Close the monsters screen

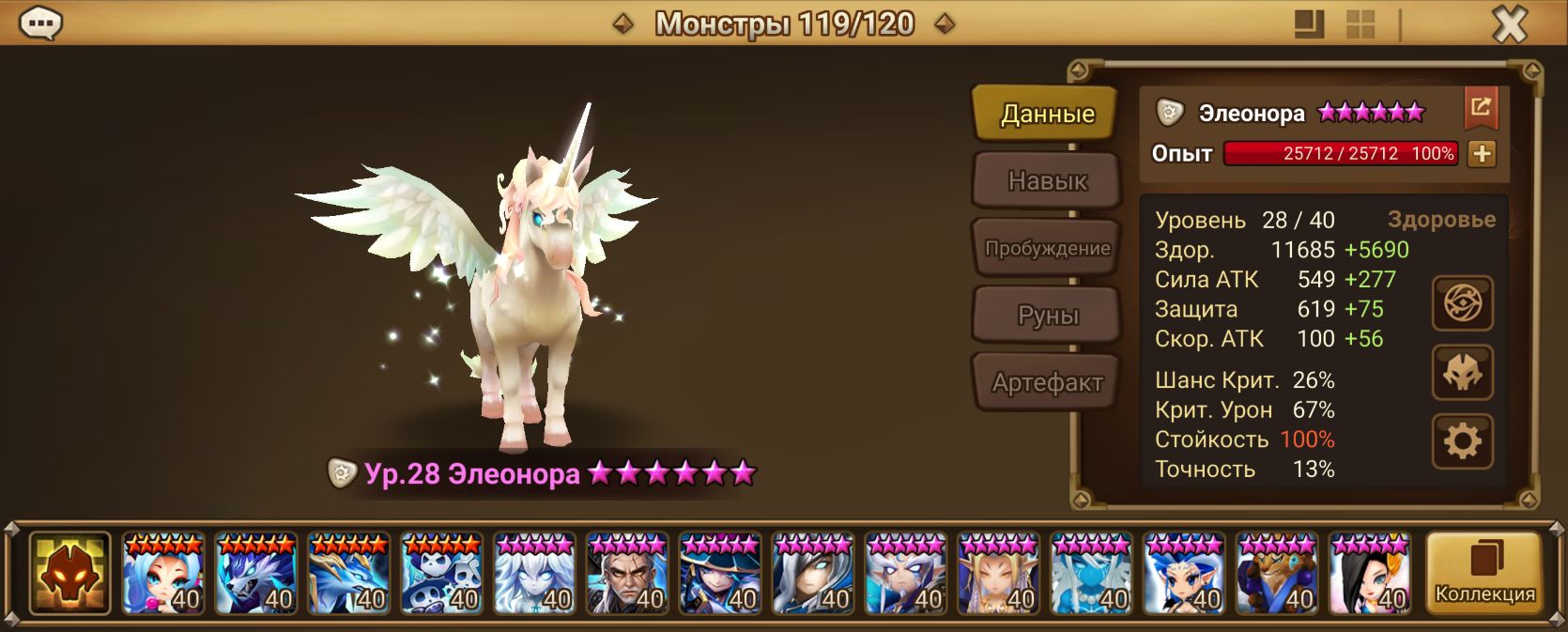pyautogui.click(x=1510, y=24)
